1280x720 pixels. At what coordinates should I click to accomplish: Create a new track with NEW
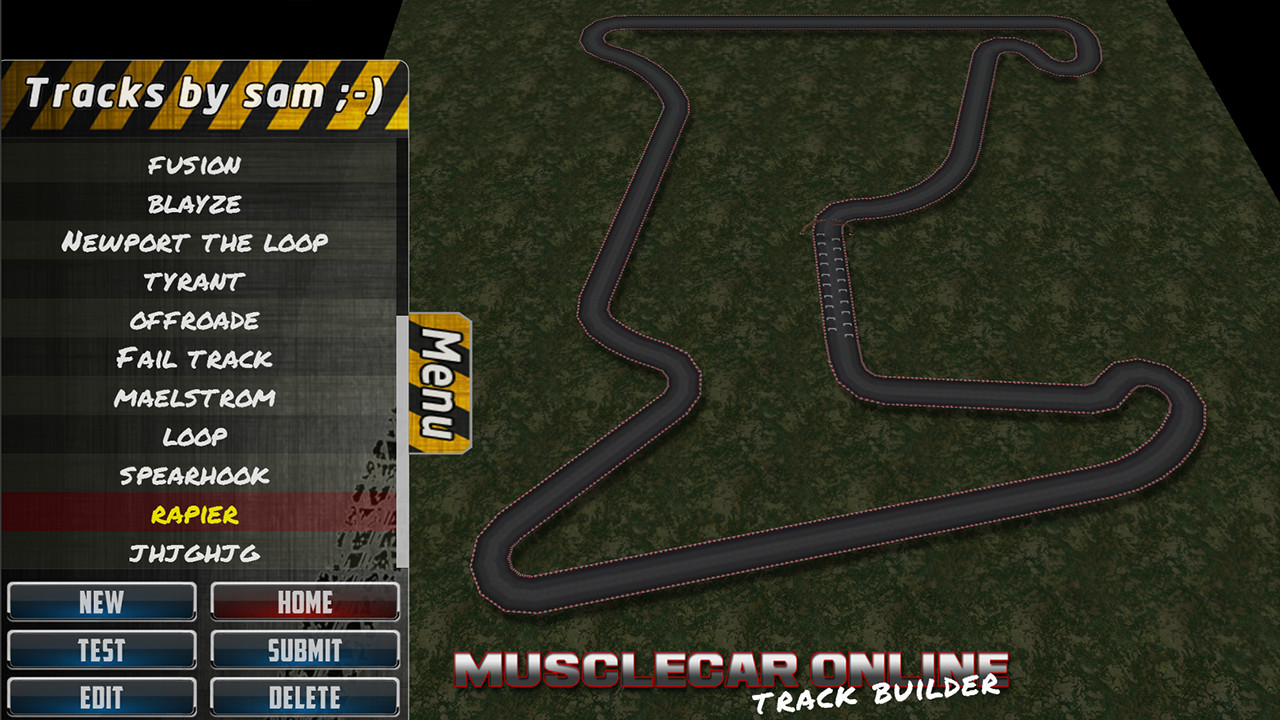coord(101,602)
